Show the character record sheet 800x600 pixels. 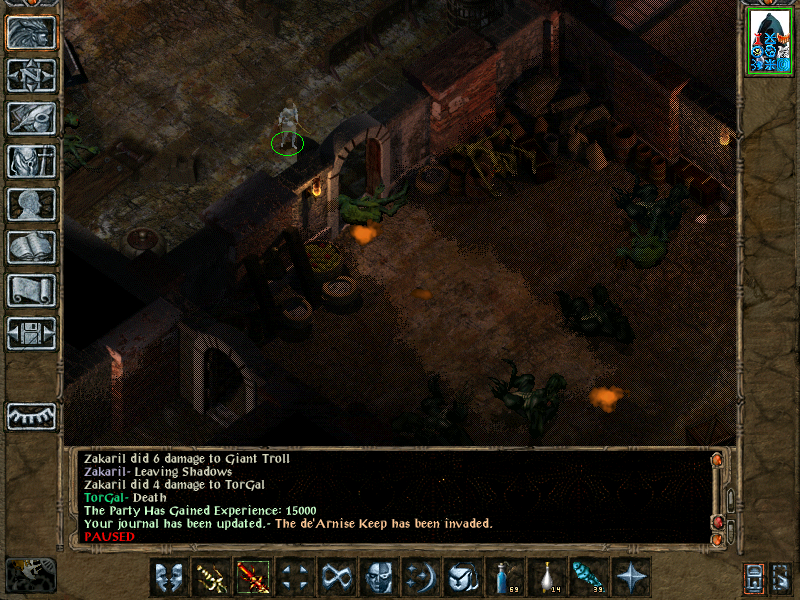pos(31,204)
